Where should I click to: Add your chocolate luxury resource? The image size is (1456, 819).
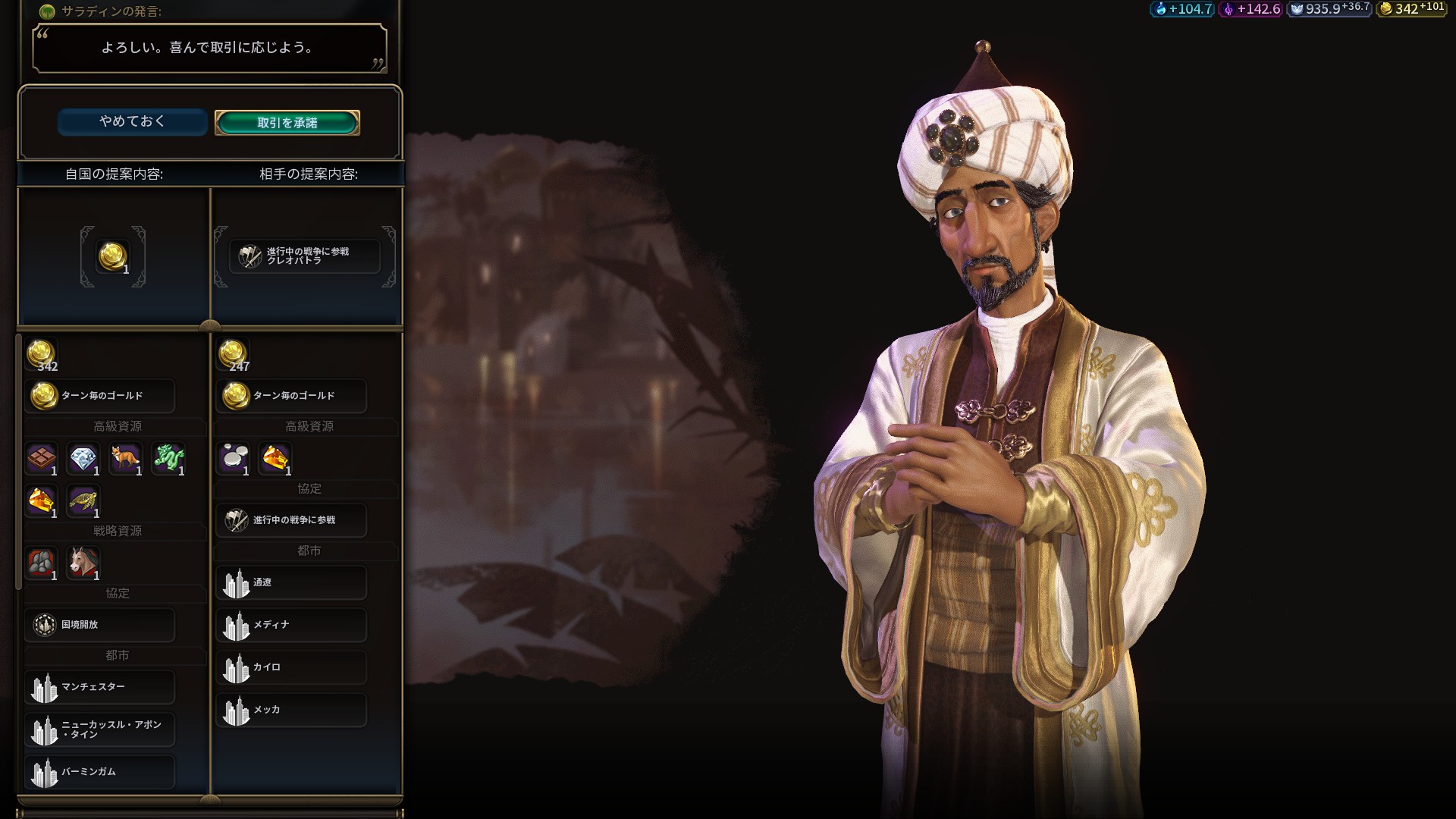(42, 458)
